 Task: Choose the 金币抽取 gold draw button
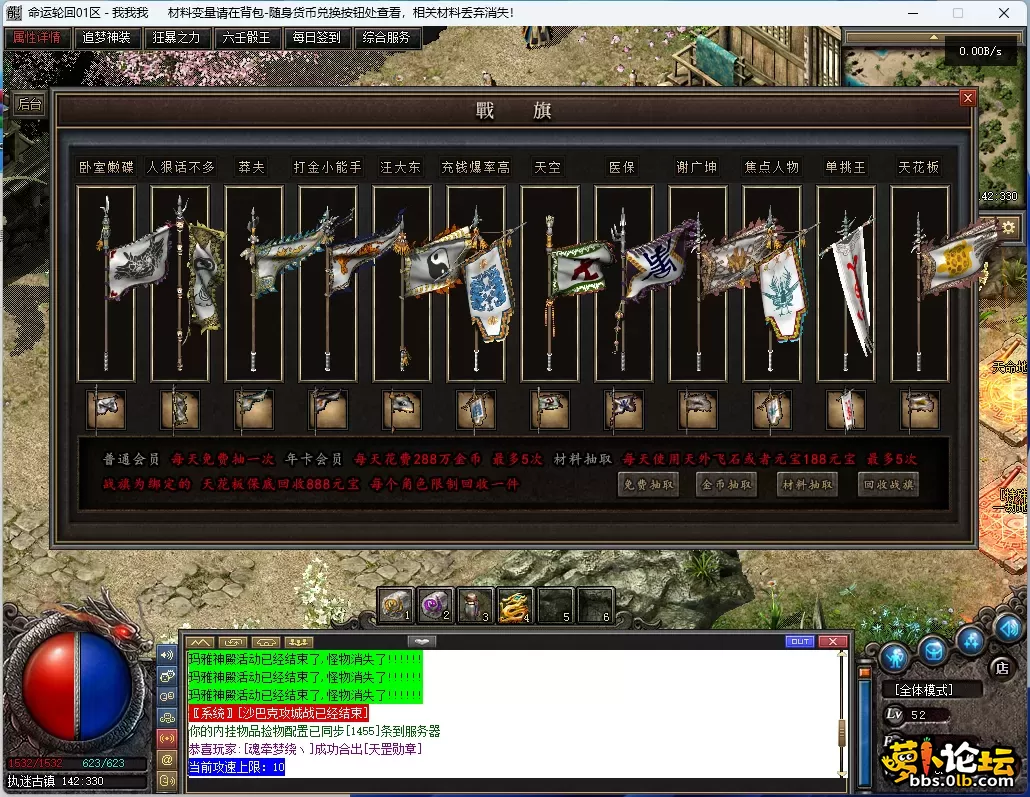pos(727,485)
